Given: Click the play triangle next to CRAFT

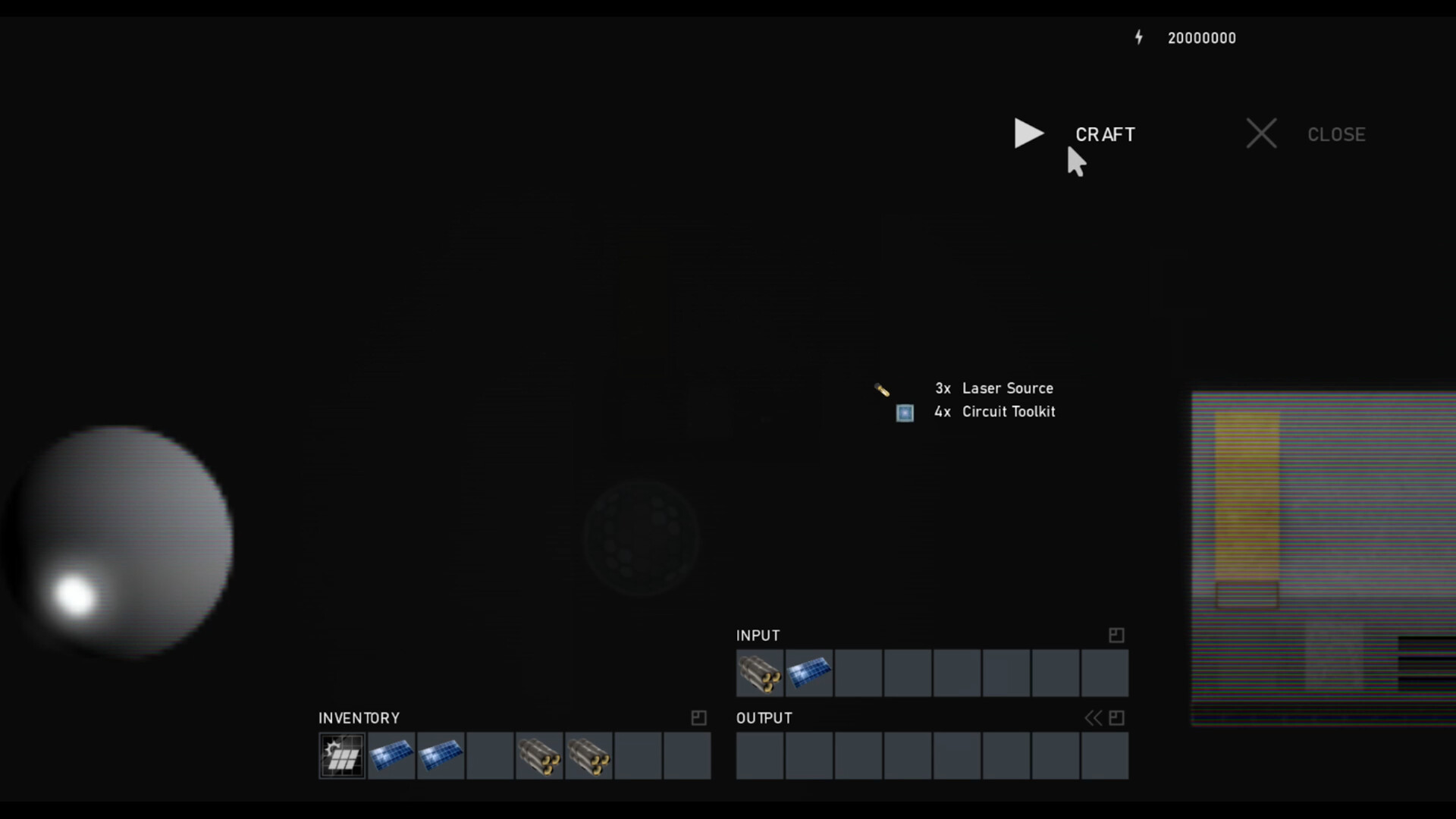Looking at the screenshot, I should coord(1028,133).
